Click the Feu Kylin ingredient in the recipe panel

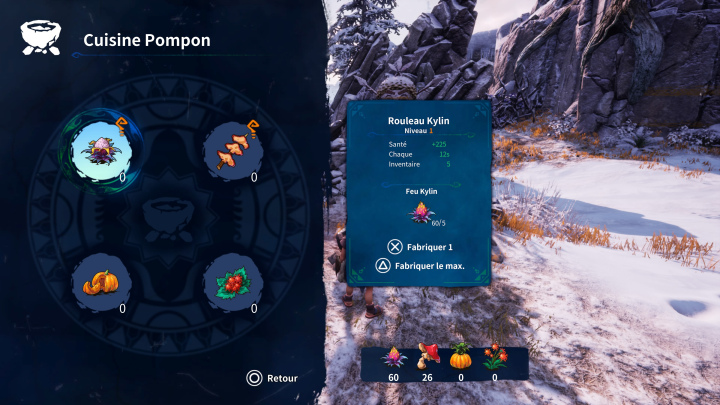click(420, 211)
